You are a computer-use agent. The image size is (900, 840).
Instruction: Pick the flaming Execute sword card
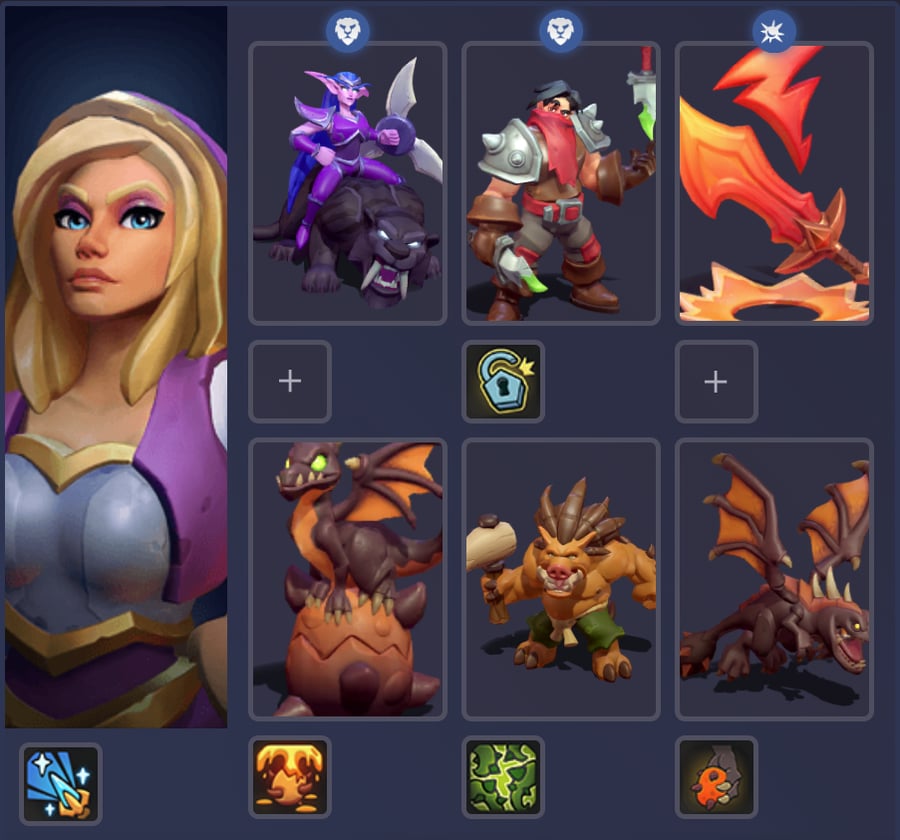pos(774,183)
